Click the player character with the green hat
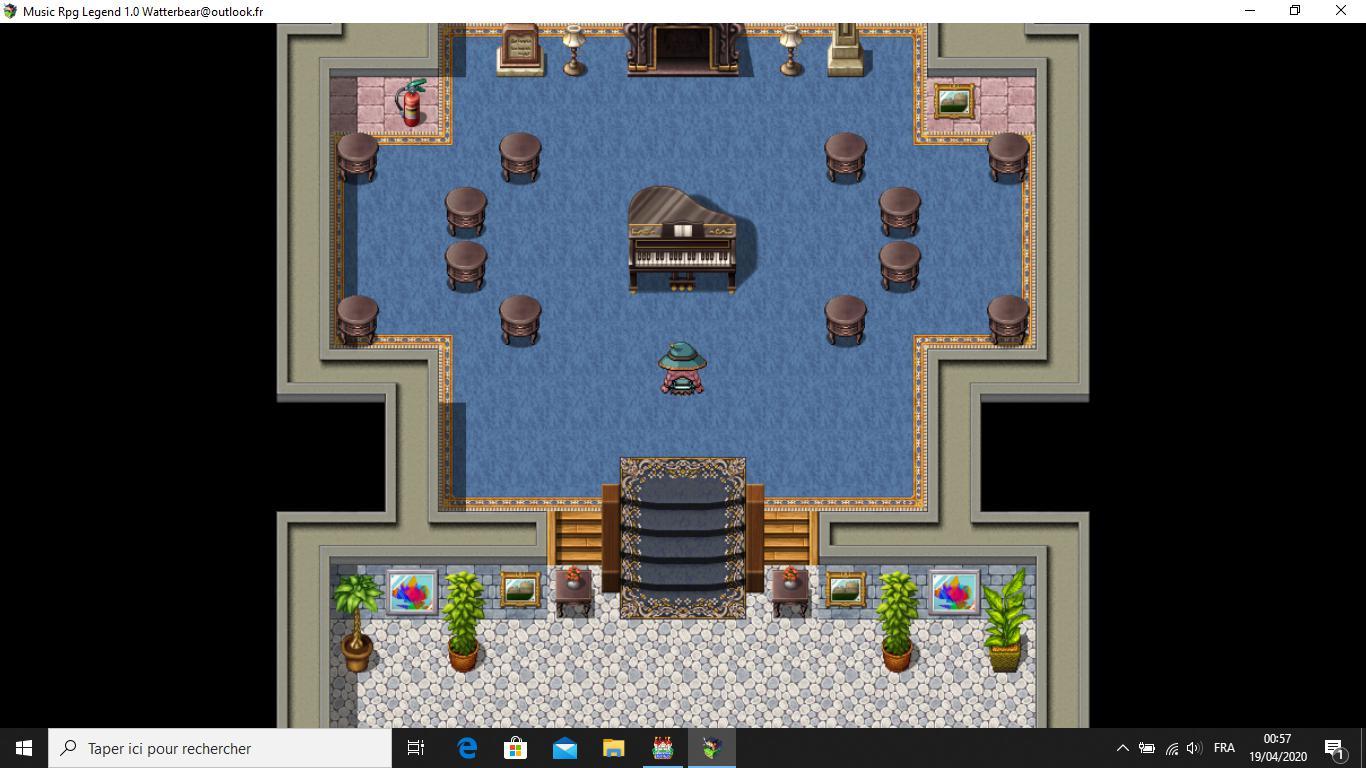 [682, 370]
